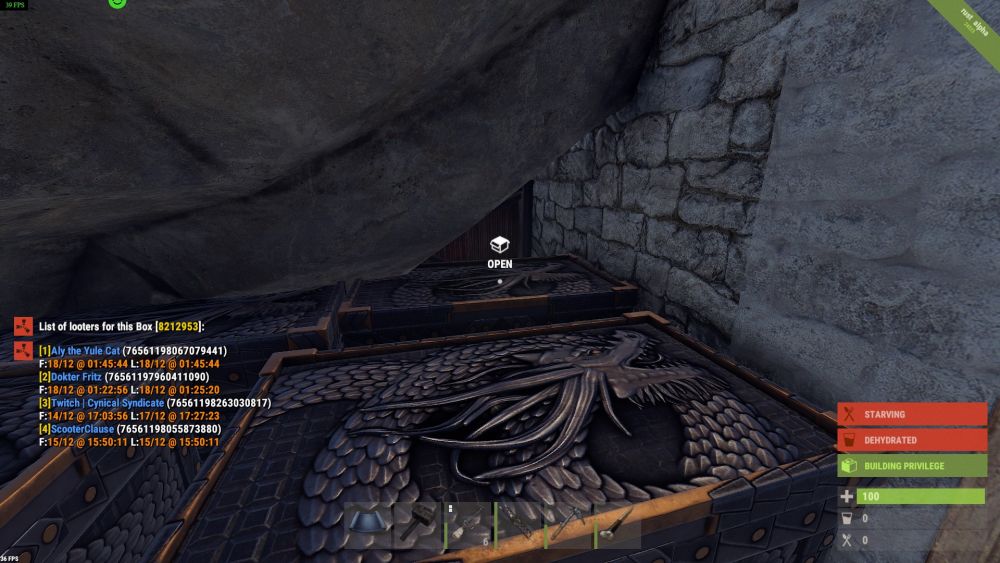Click the Twitch | Cynical Syndicate chat name
This screenshot has height=563, width=1000.
point(107,403)
